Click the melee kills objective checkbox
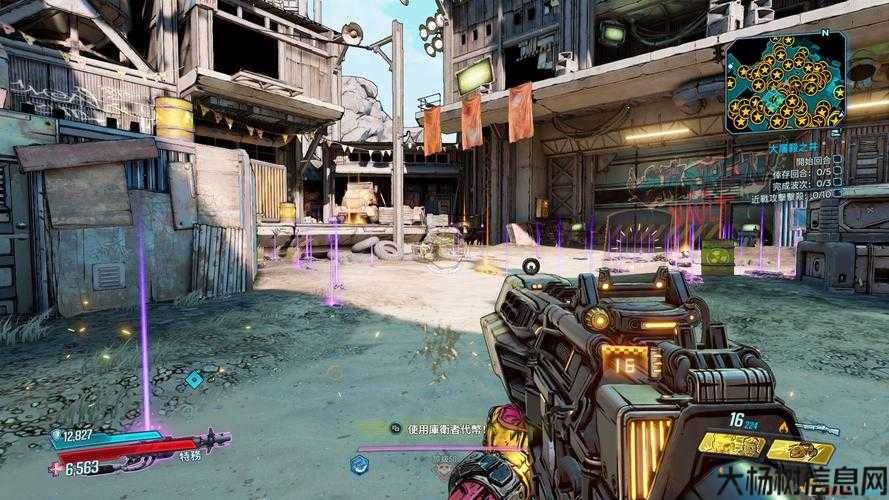 pyautogui.click(x=836, y=195)
